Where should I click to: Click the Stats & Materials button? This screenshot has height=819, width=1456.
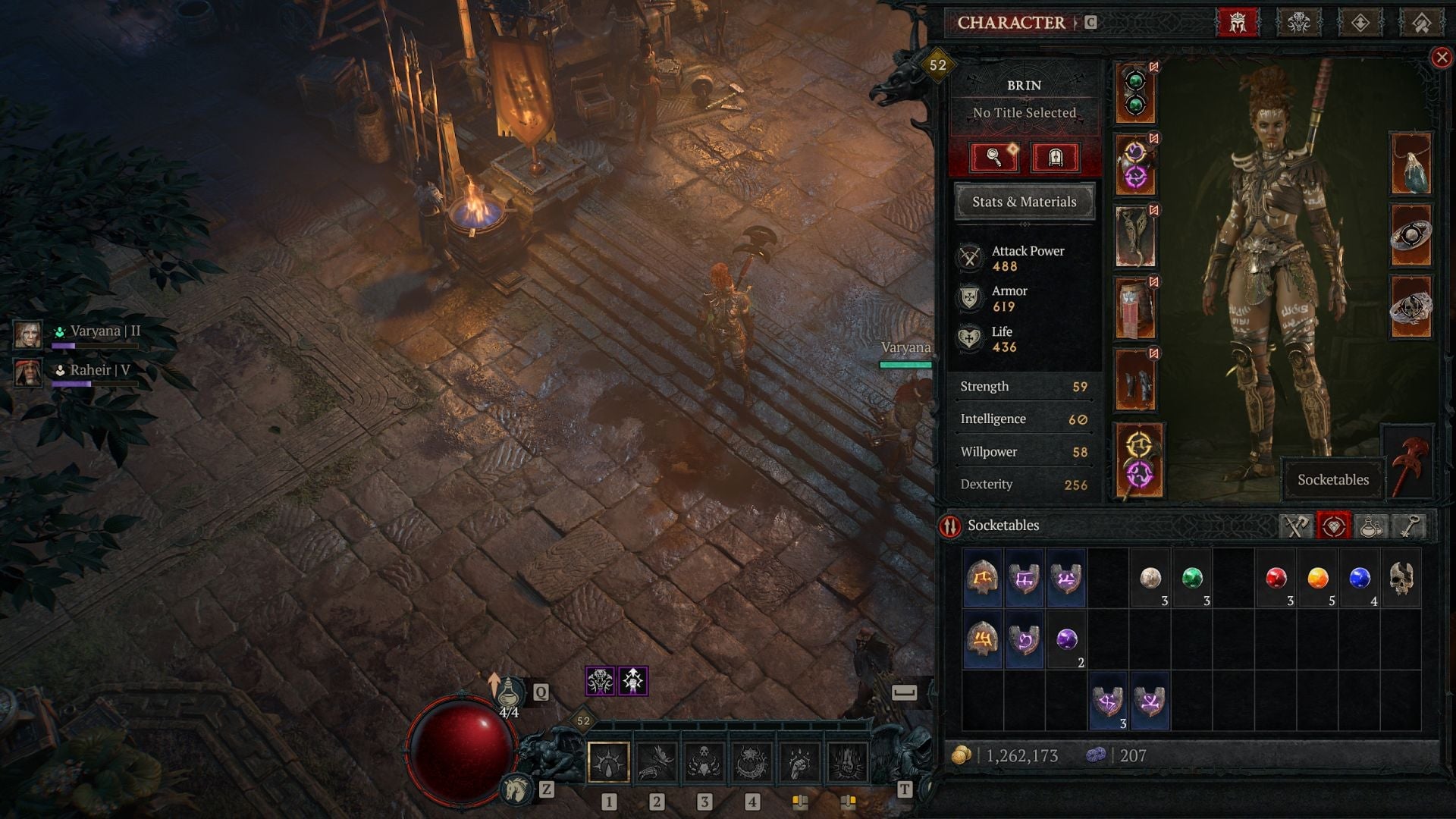coord(1024,202)
